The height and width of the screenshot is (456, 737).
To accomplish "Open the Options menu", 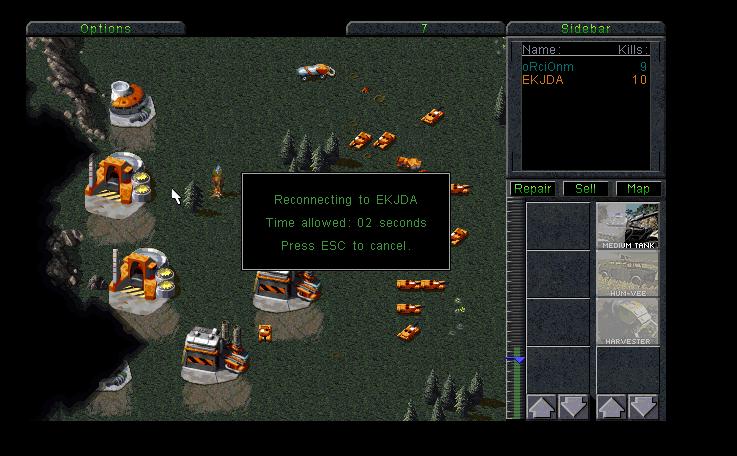I will [105, 28].
